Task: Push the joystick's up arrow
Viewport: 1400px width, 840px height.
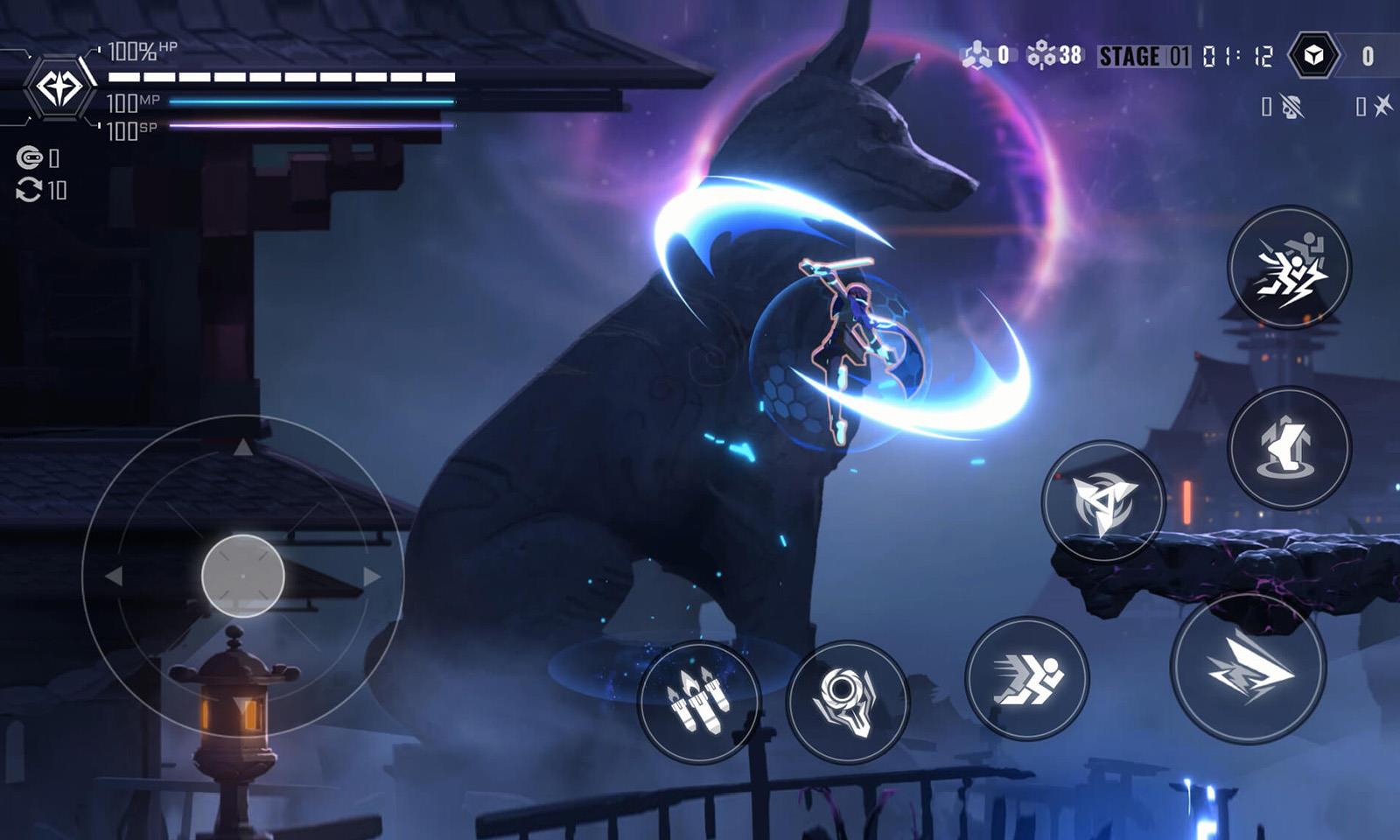Action: (243, 448)
